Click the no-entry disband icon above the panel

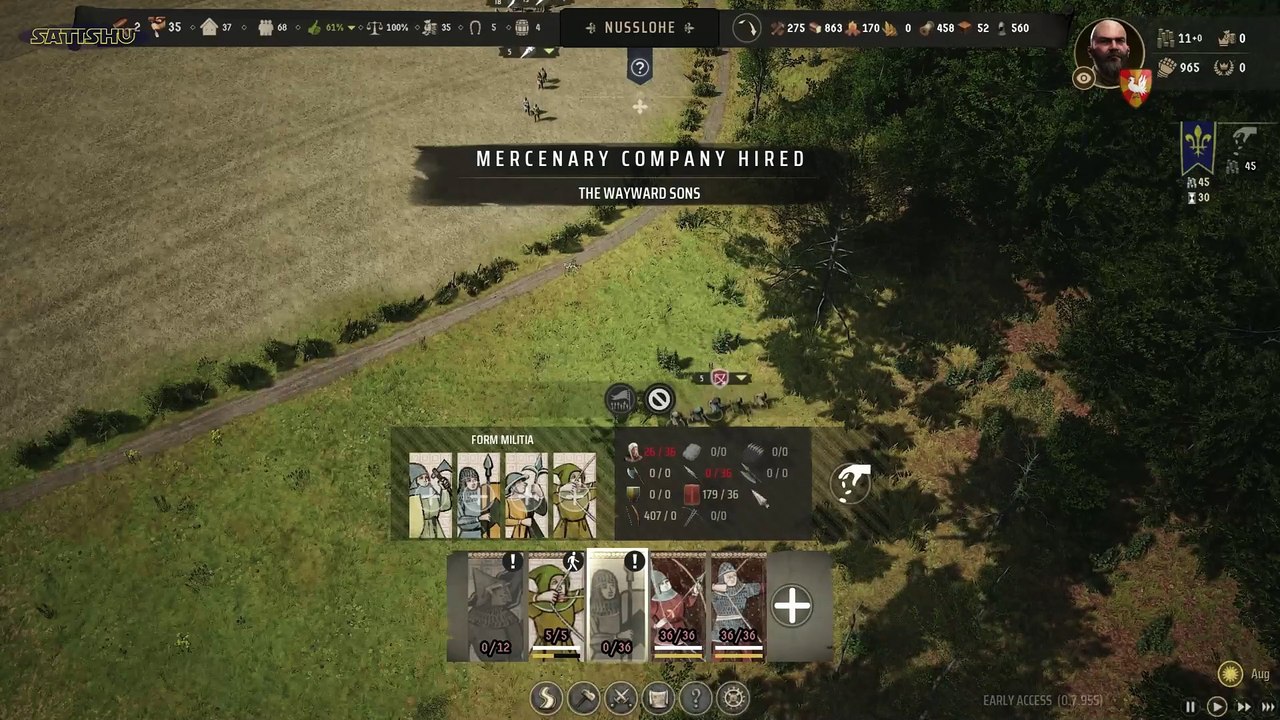(x=658, y=400)
